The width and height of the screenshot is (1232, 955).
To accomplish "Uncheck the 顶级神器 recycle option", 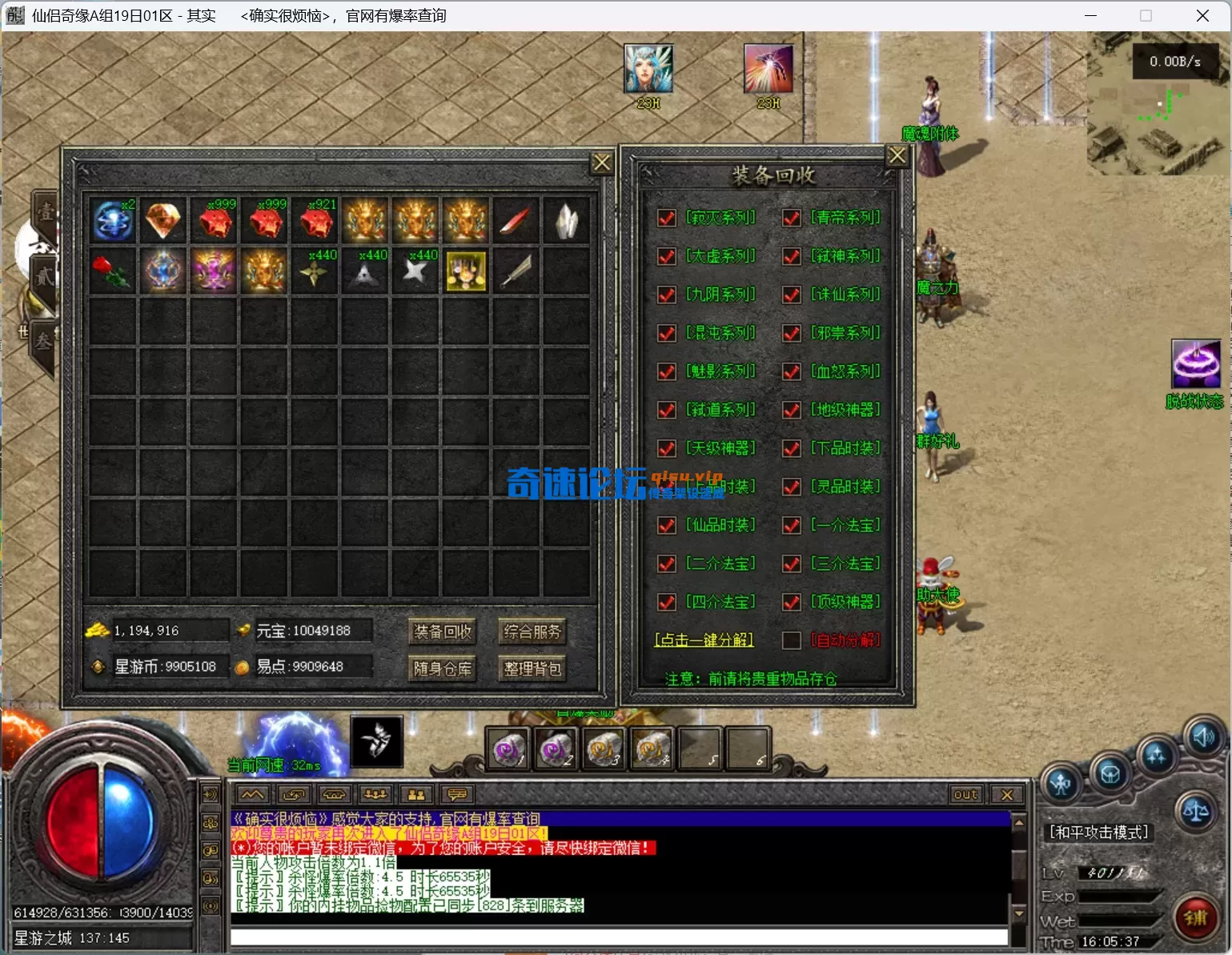I will (792, 602).
